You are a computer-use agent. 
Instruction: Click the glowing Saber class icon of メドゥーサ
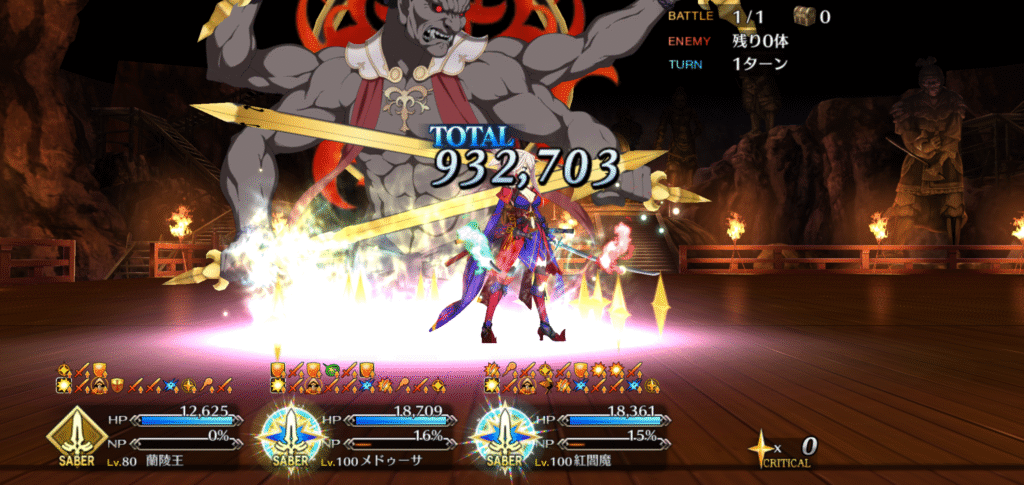click(x=290, y=435)
